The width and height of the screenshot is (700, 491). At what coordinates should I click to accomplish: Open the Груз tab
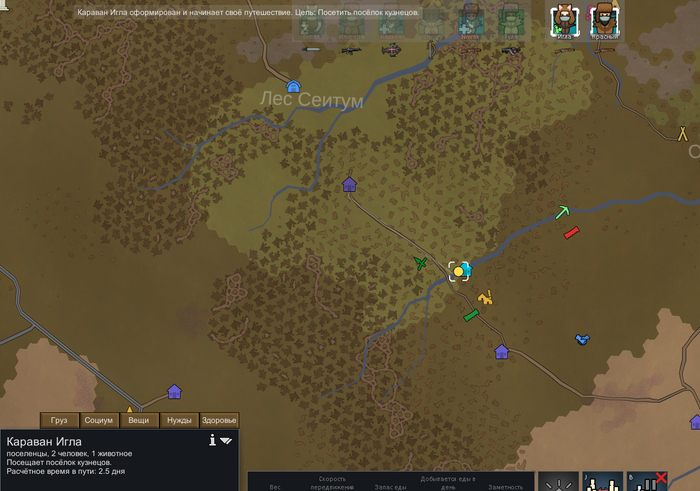point(59,420)
